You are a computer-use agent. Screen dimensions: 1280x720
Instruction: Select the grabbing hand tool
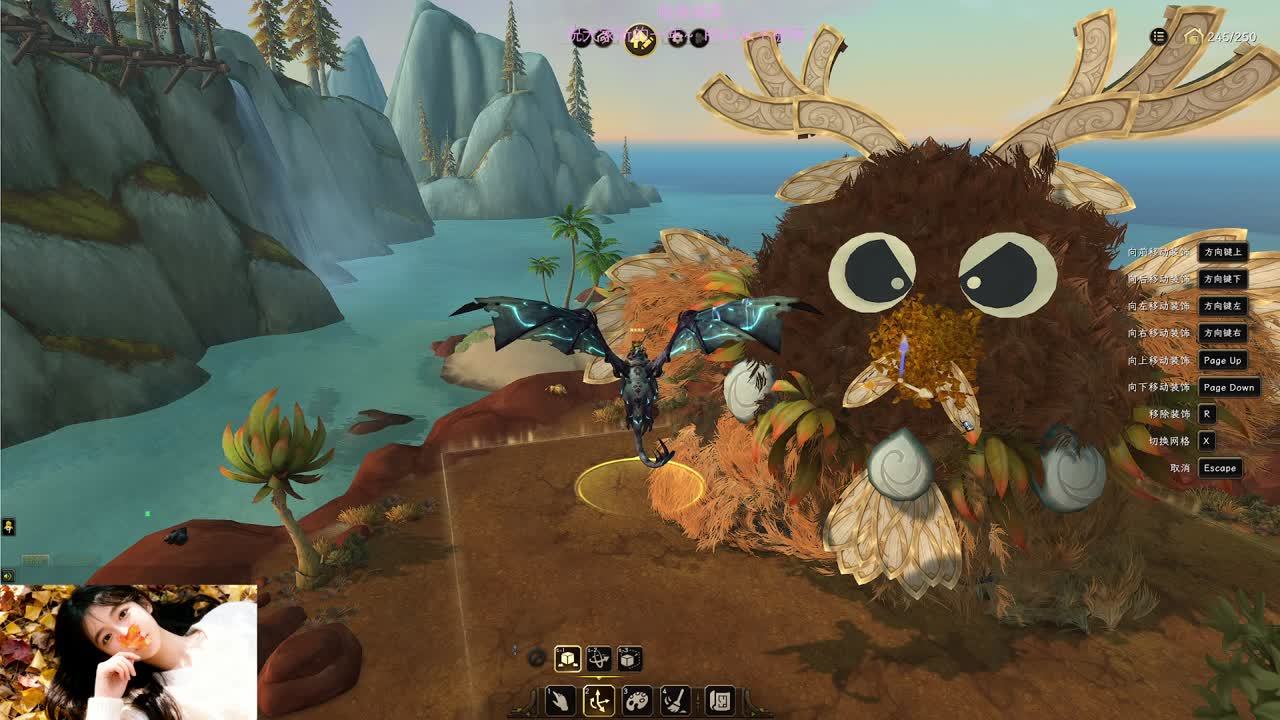coord(560,700)
